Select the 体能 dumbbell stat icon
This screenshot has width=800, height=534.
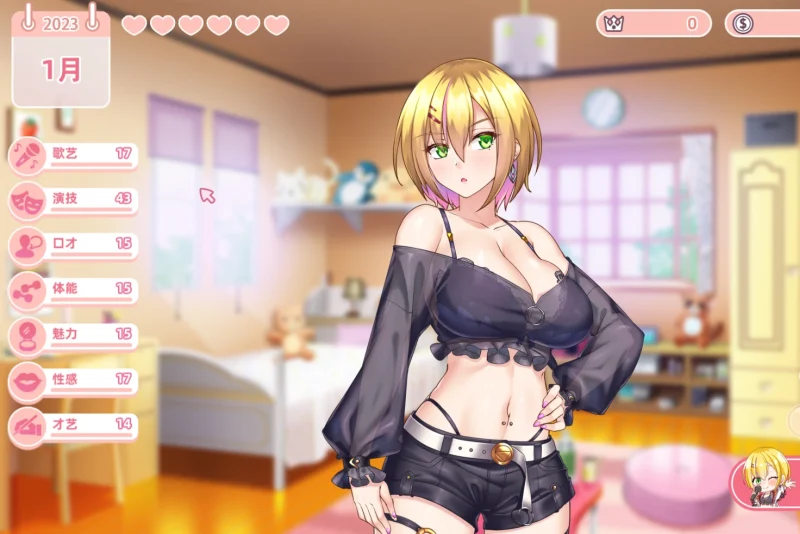[x=26, y=290]
